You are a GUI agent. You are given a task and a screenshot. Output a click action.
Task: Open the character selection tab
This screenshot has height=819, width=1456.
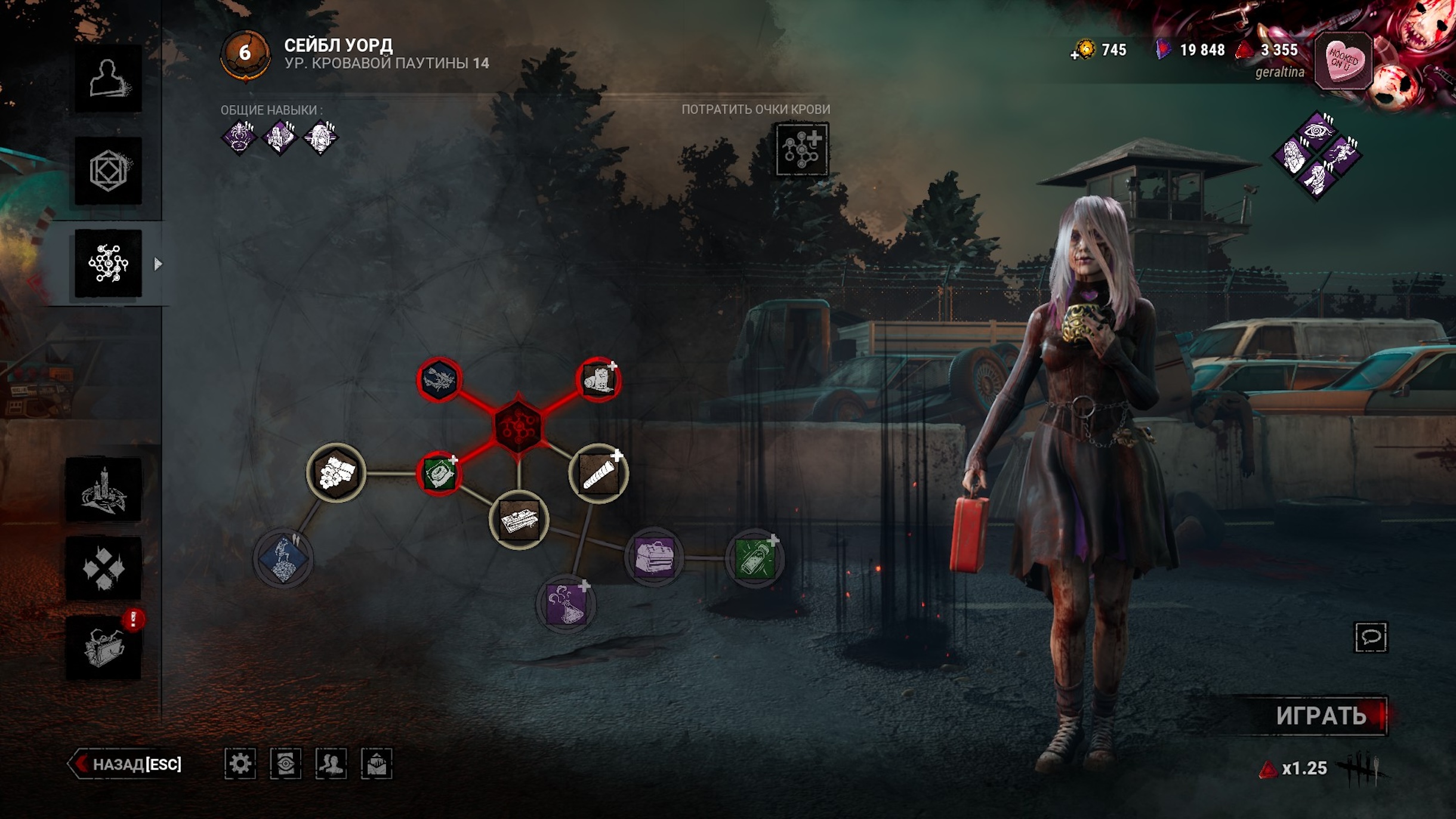108,78
